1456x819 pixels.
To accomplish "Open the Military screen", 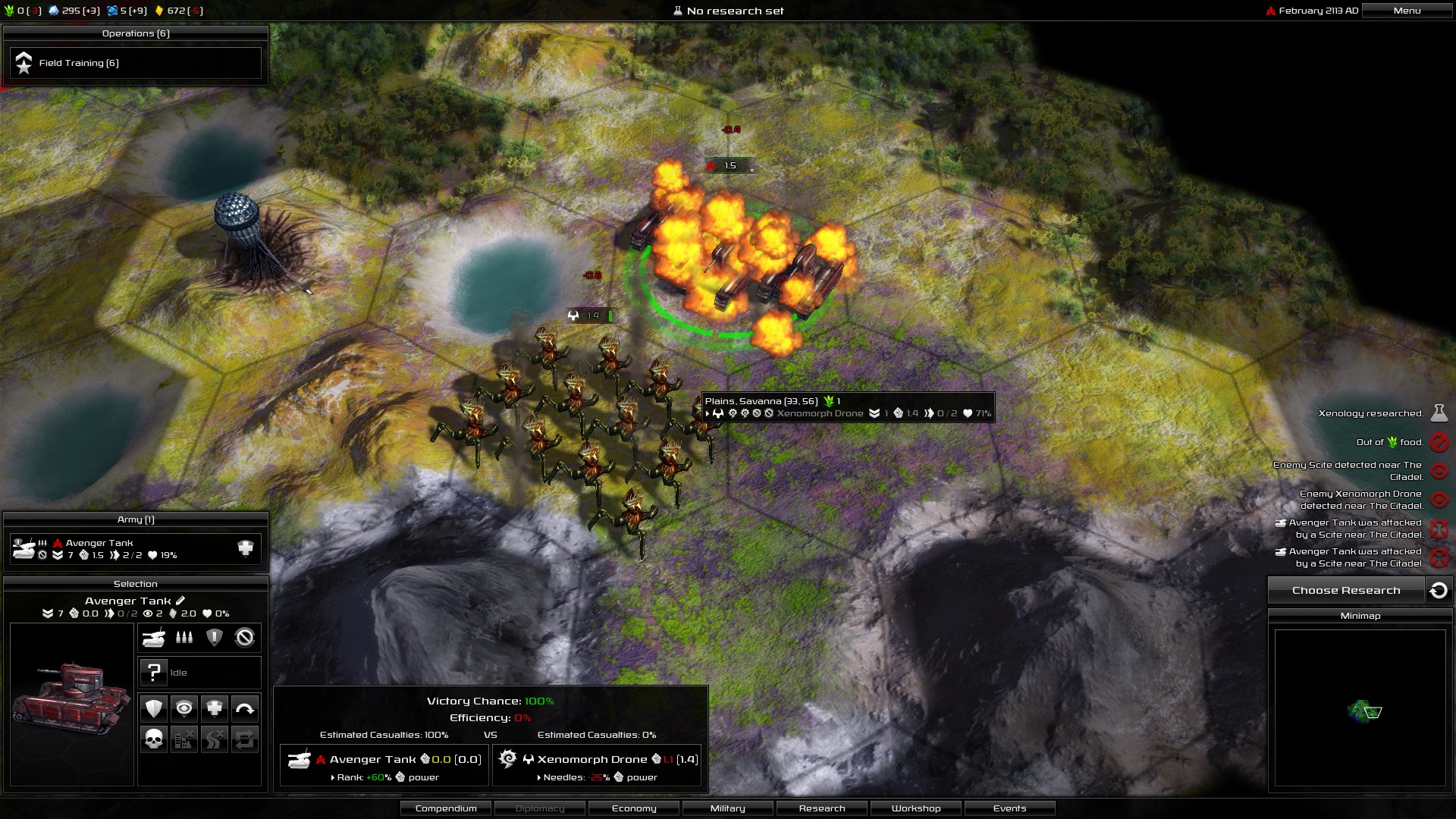I will [728, 808].
